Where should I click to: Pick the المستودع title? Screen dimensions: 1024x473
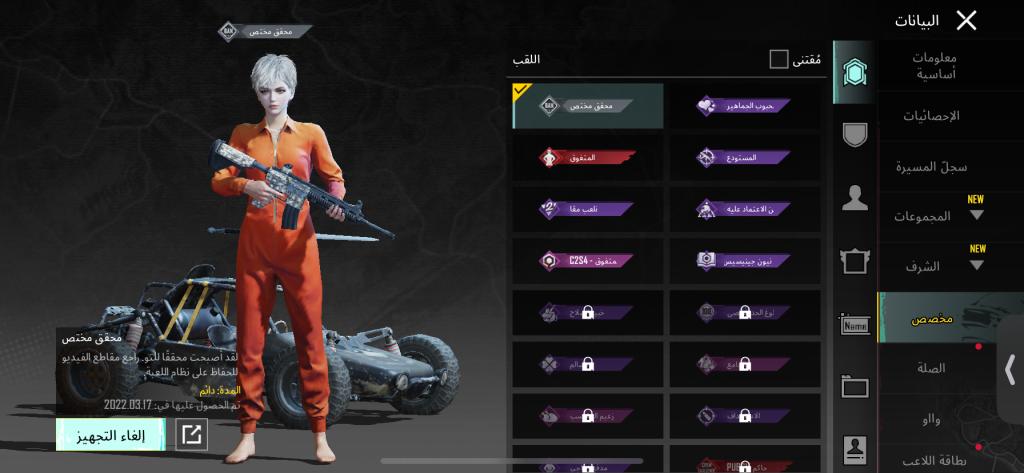point(744,158)
